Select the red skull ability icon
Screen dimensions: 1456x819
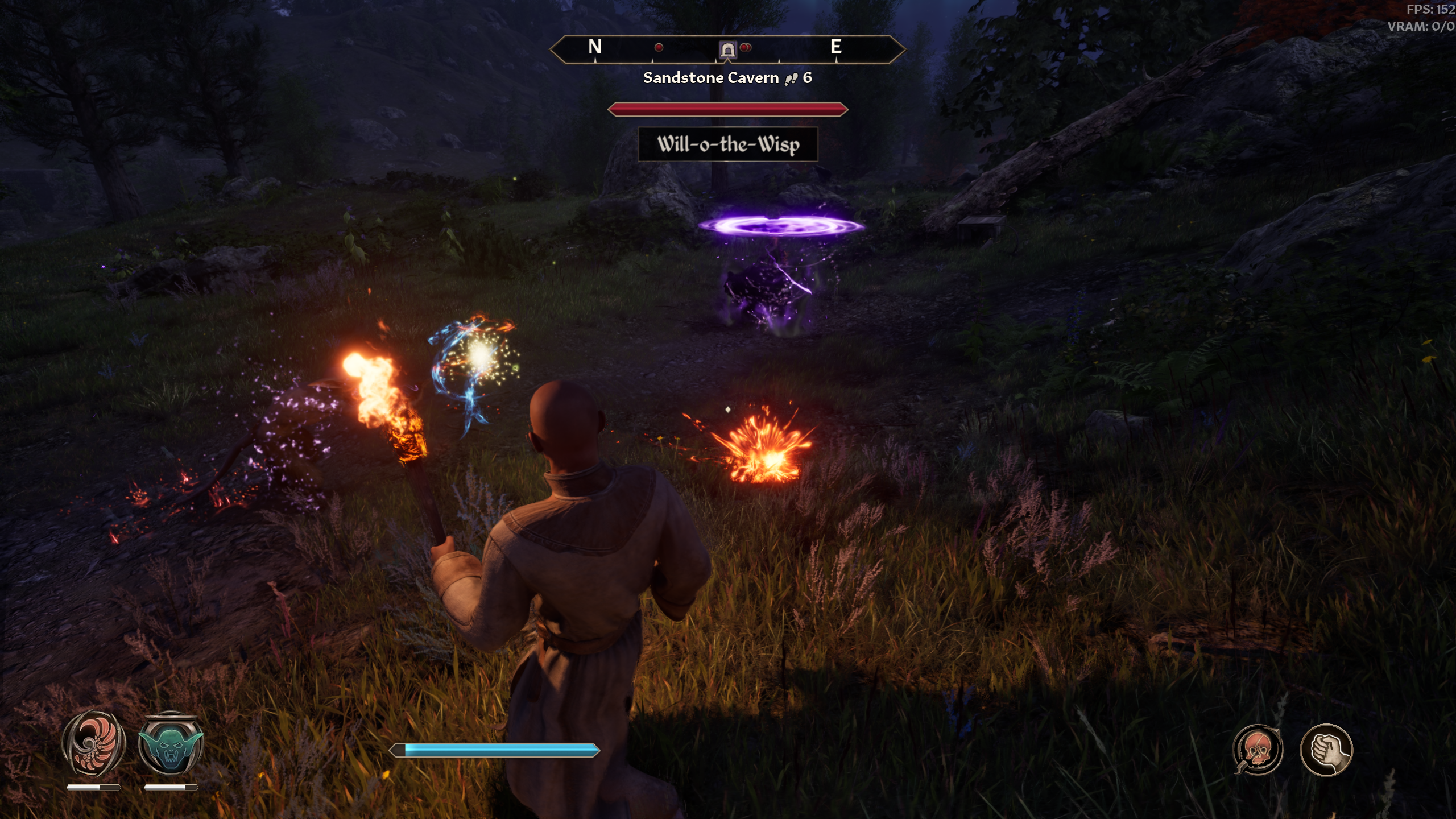click(1258, 750)
